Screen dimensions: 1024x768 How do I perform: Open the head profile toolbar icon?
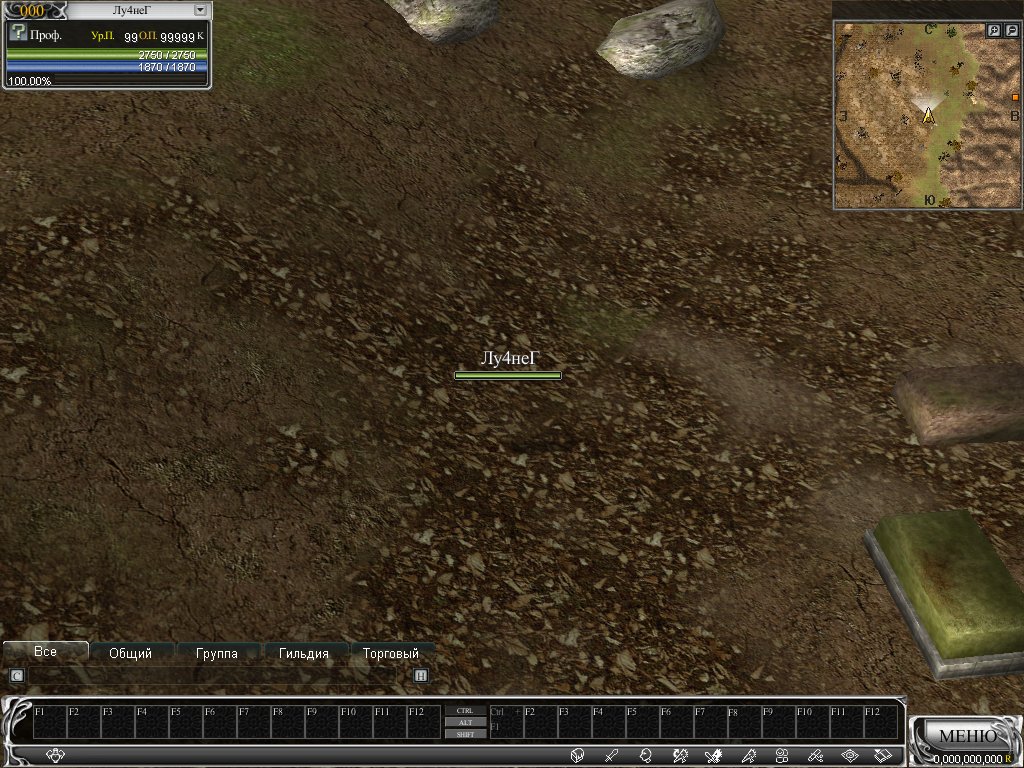click(645, 755)
